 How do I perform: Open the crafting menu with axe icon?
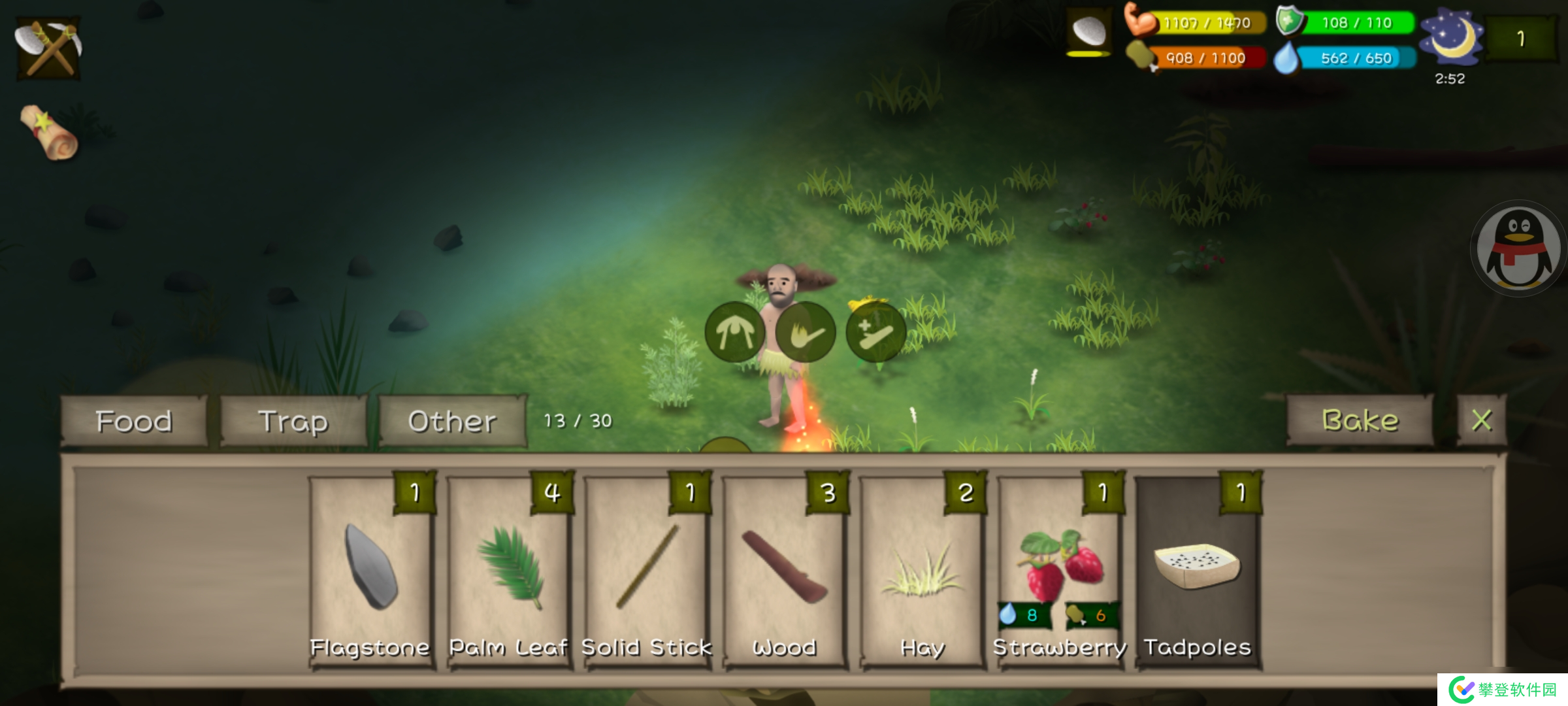point(48,48)
